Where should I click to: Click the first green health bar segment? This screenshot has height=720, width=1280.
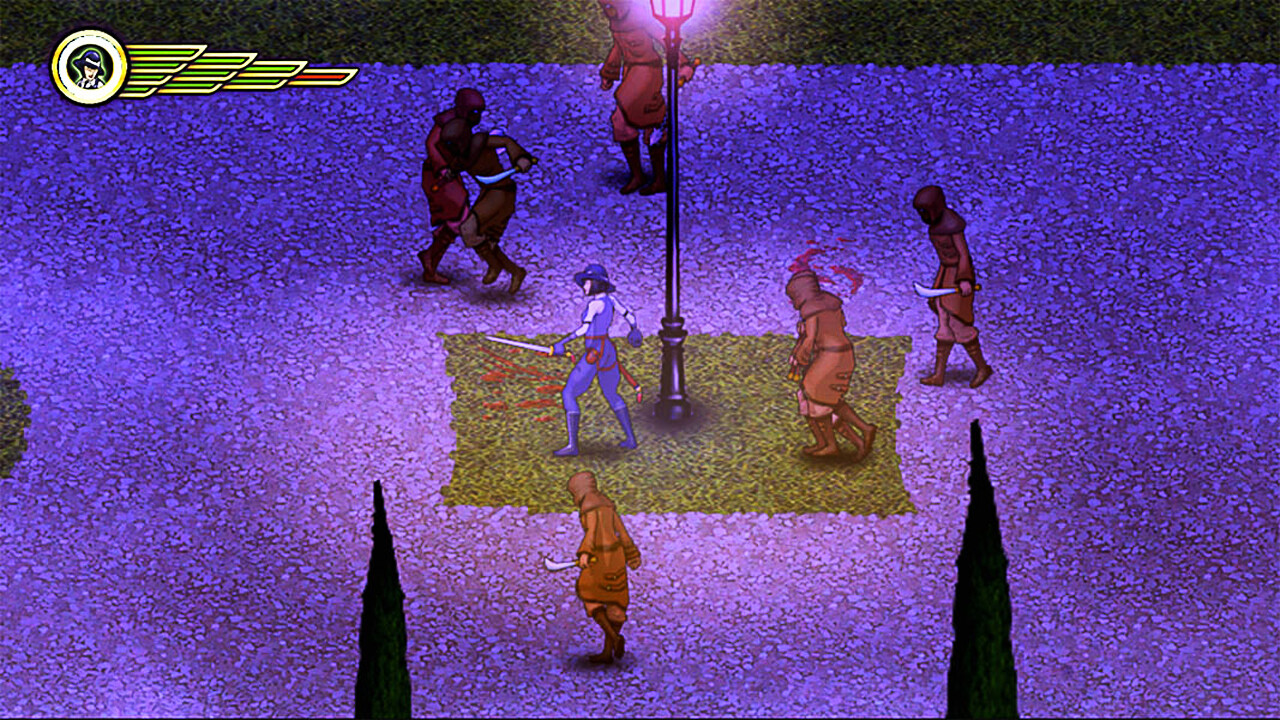[165, 62]
